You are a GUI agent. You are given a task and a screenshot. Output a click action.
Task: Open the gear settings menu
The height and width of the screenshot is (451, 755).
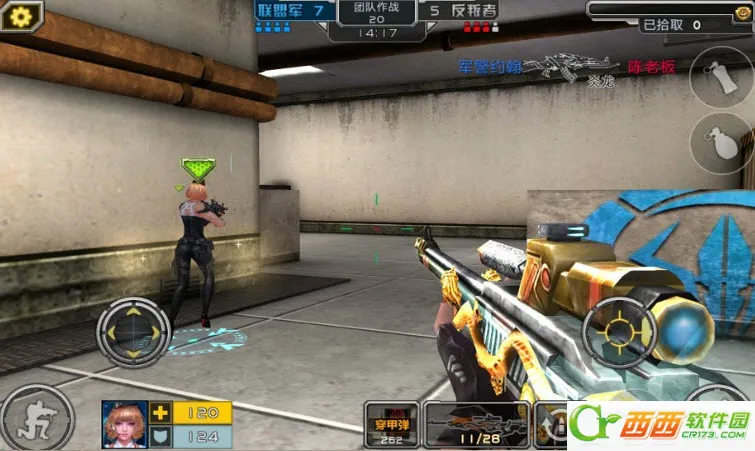pyautogui.click(x=19, y=16)
